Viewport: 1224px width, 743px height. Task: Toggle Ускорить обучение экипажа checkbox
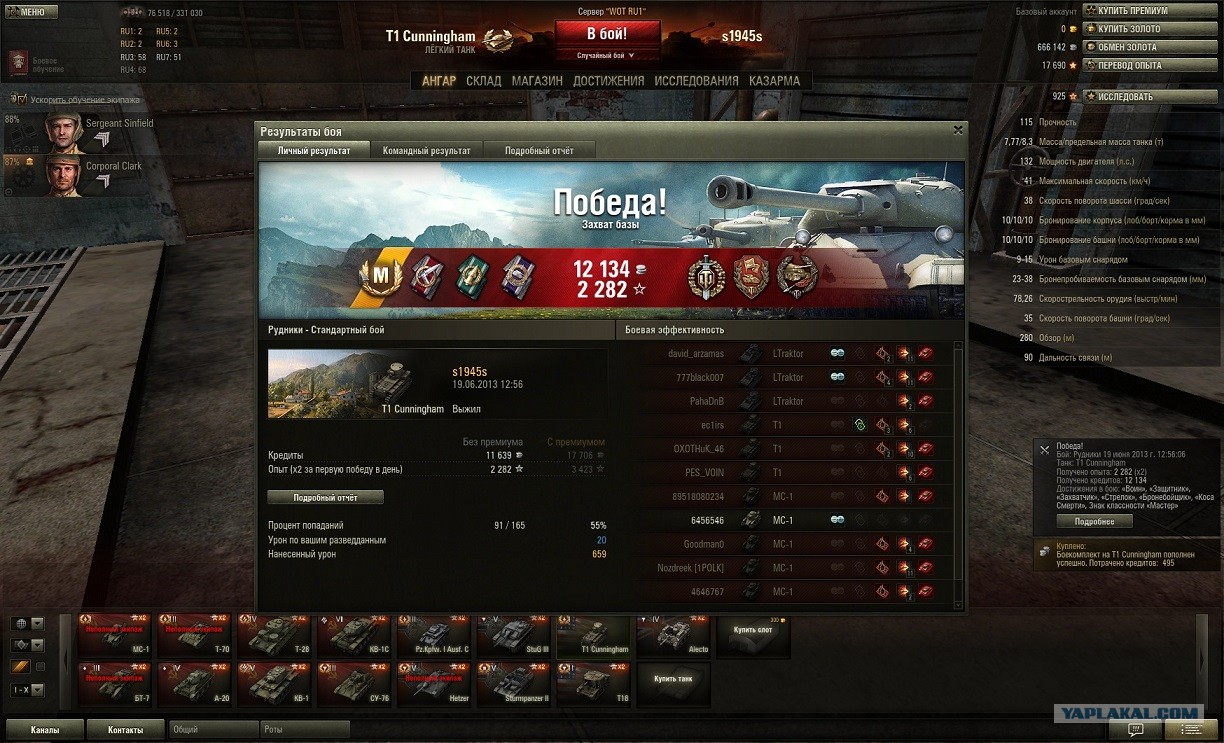tap(19, 100)
